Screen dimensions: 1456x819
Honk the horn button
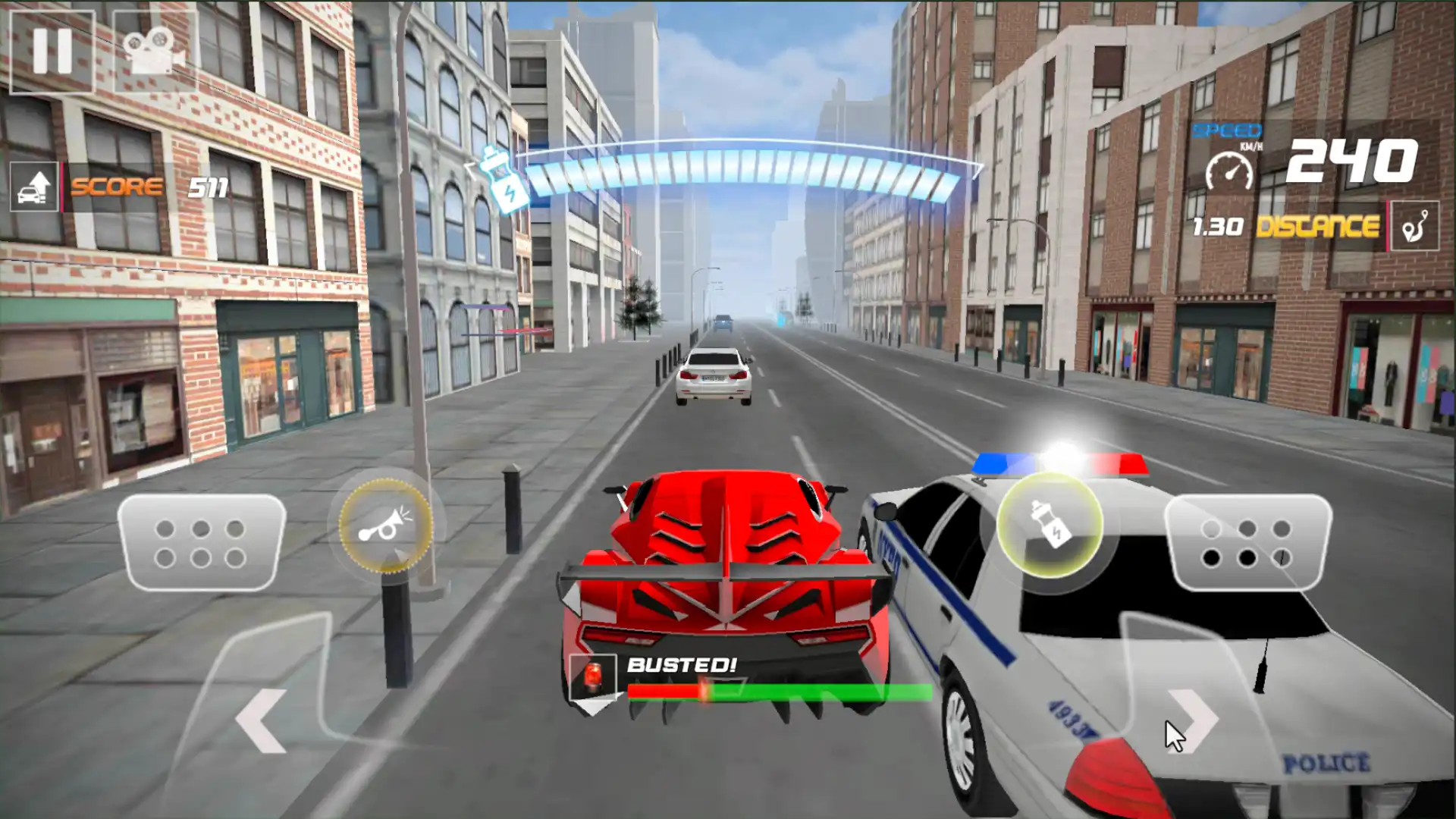(385, 525)
